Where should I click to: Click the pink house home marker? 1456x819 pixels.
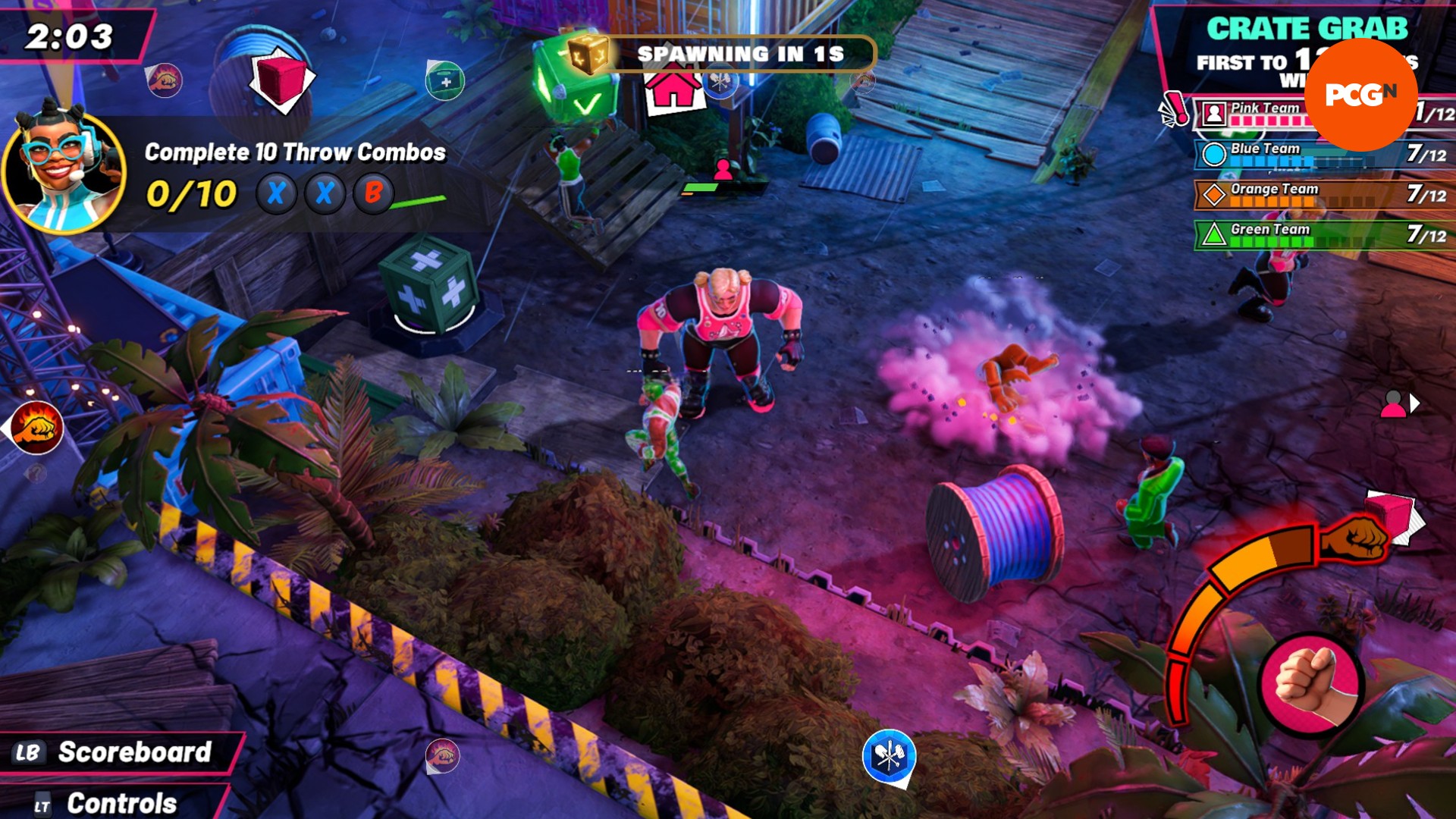(x=673, y=89)
